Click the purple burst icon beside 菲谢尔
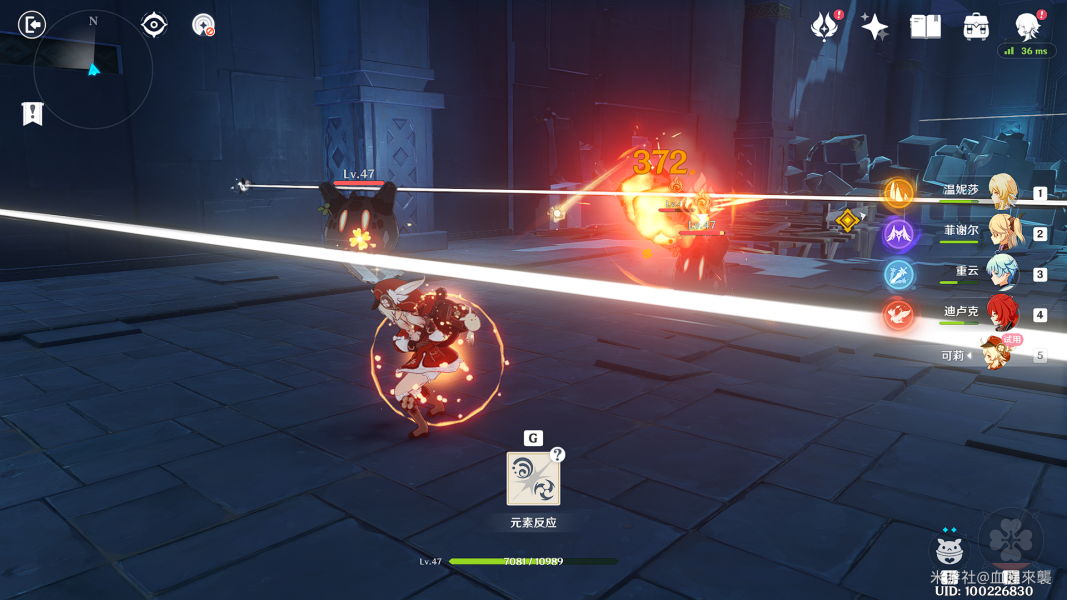 pos(898,234)
